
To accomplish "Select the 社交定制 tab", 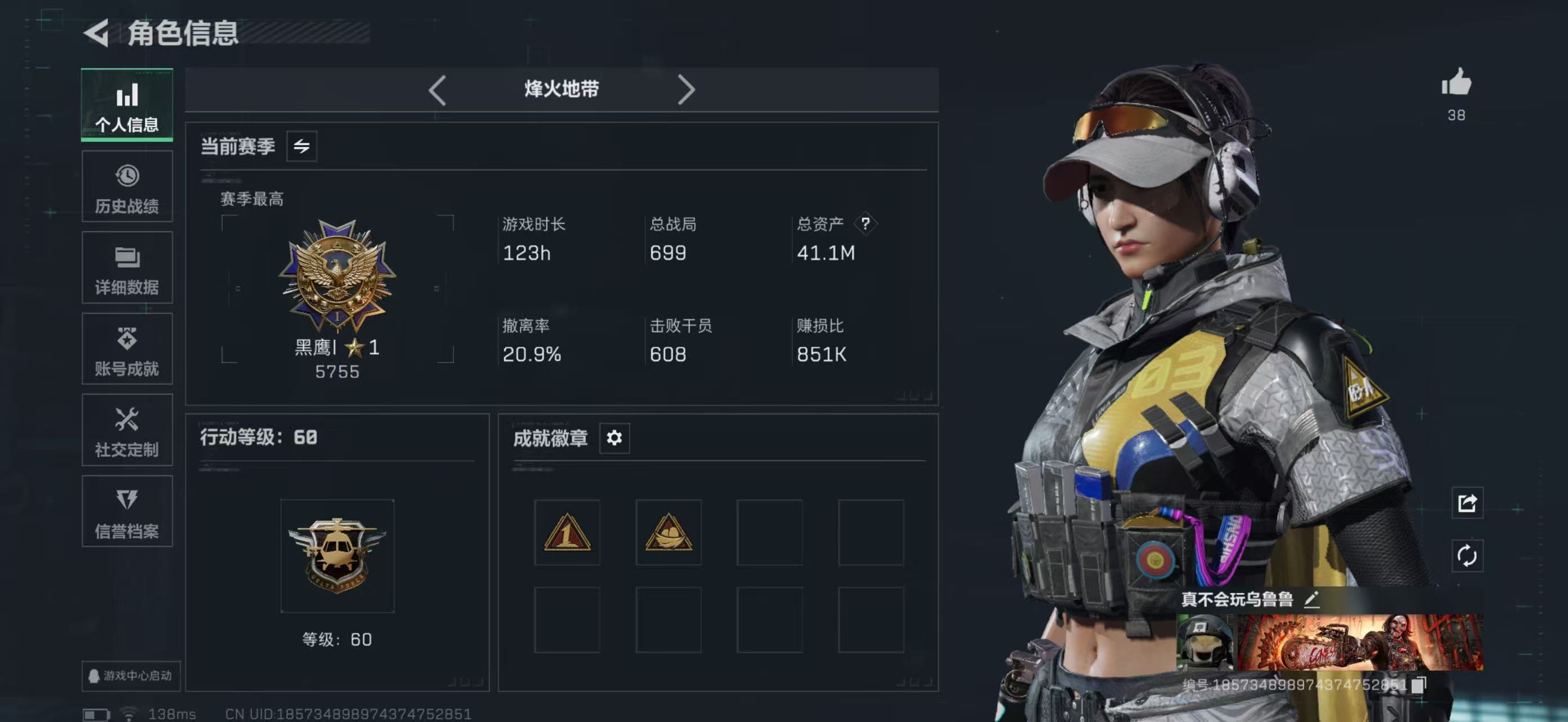I will pyautogui.click(x=127, y=430).
